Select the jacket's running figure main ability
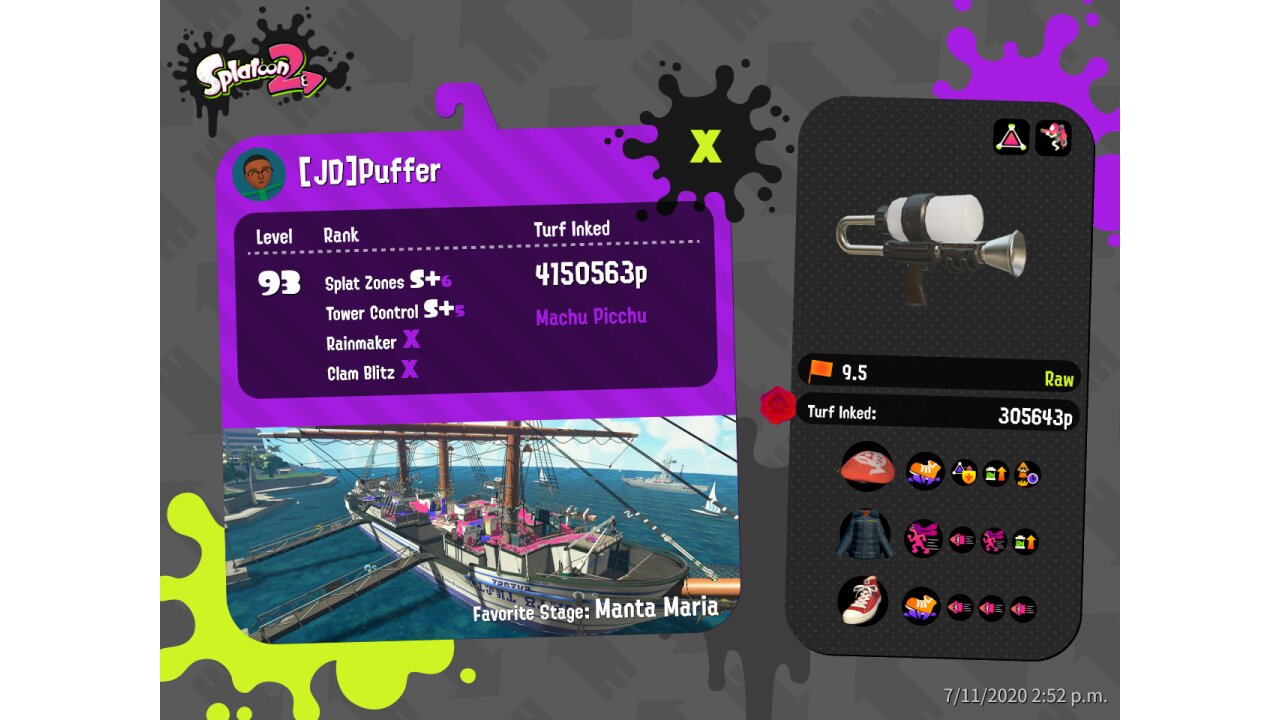 click(923, 538)
